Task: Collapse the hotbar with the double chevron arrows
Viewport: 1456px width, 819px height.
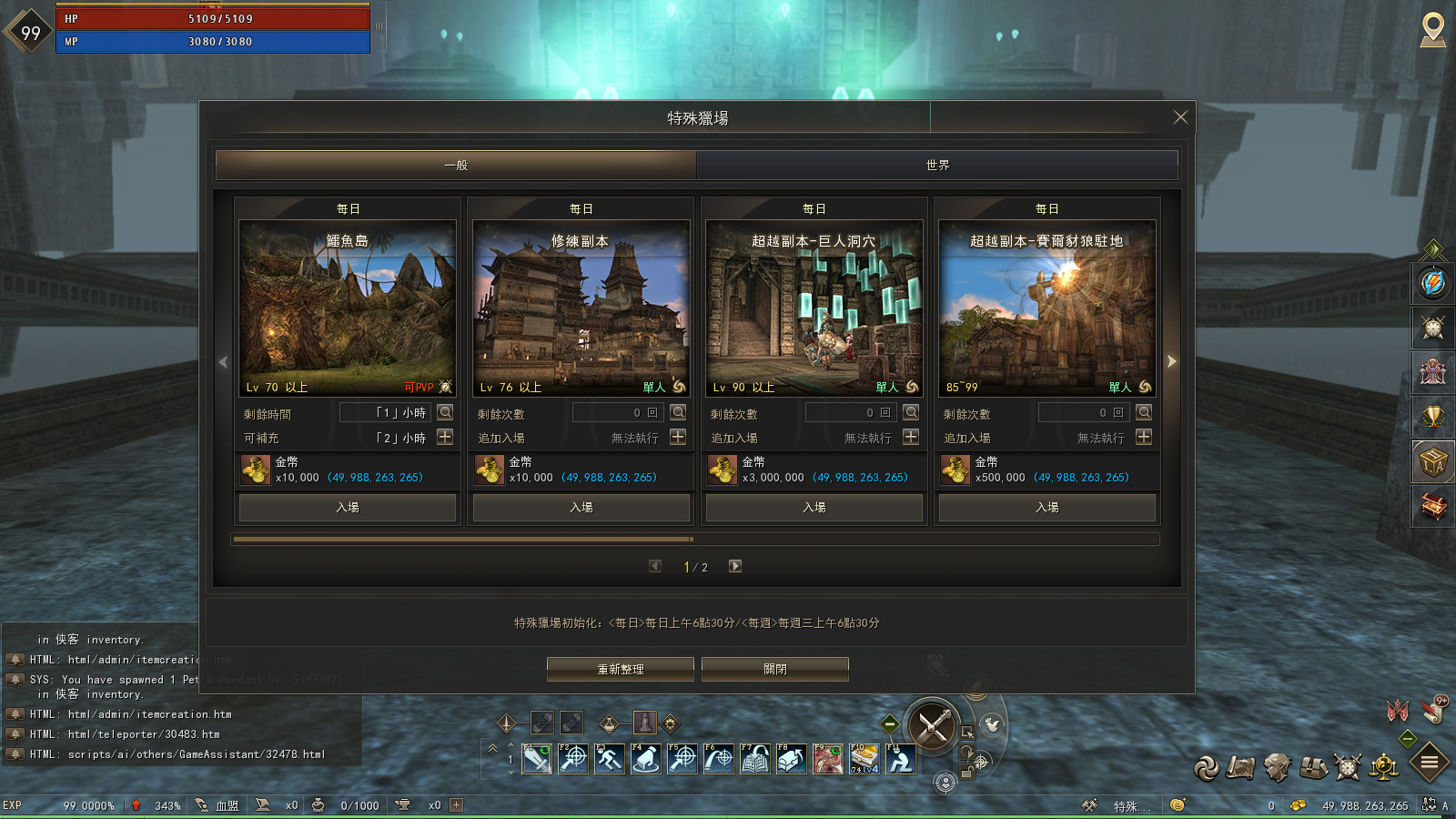Action: tap(492, 749)
